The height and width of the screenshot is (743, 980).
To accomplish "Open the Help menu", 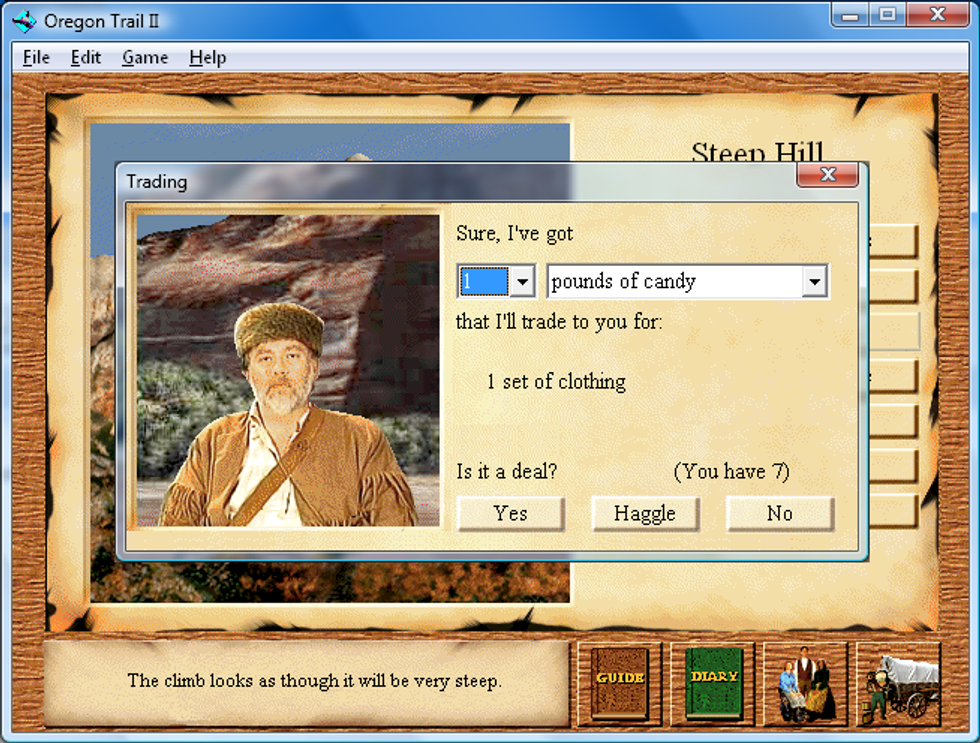I will 207,58.
